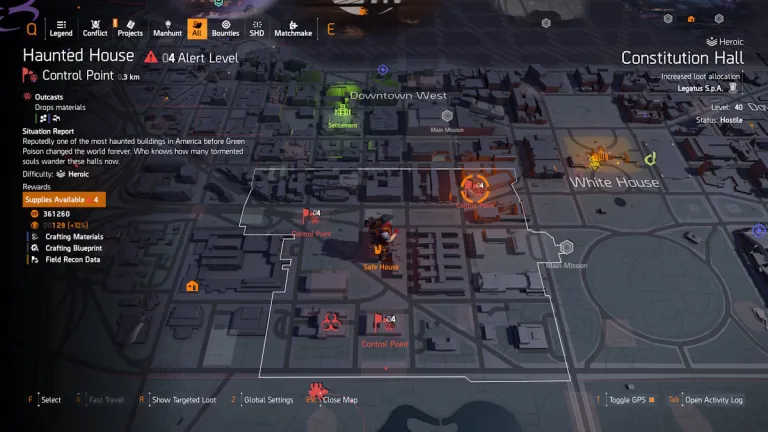Screen dimensions: 768x432
Task: Switch to the Conflict tab
Action: [95, 27]
